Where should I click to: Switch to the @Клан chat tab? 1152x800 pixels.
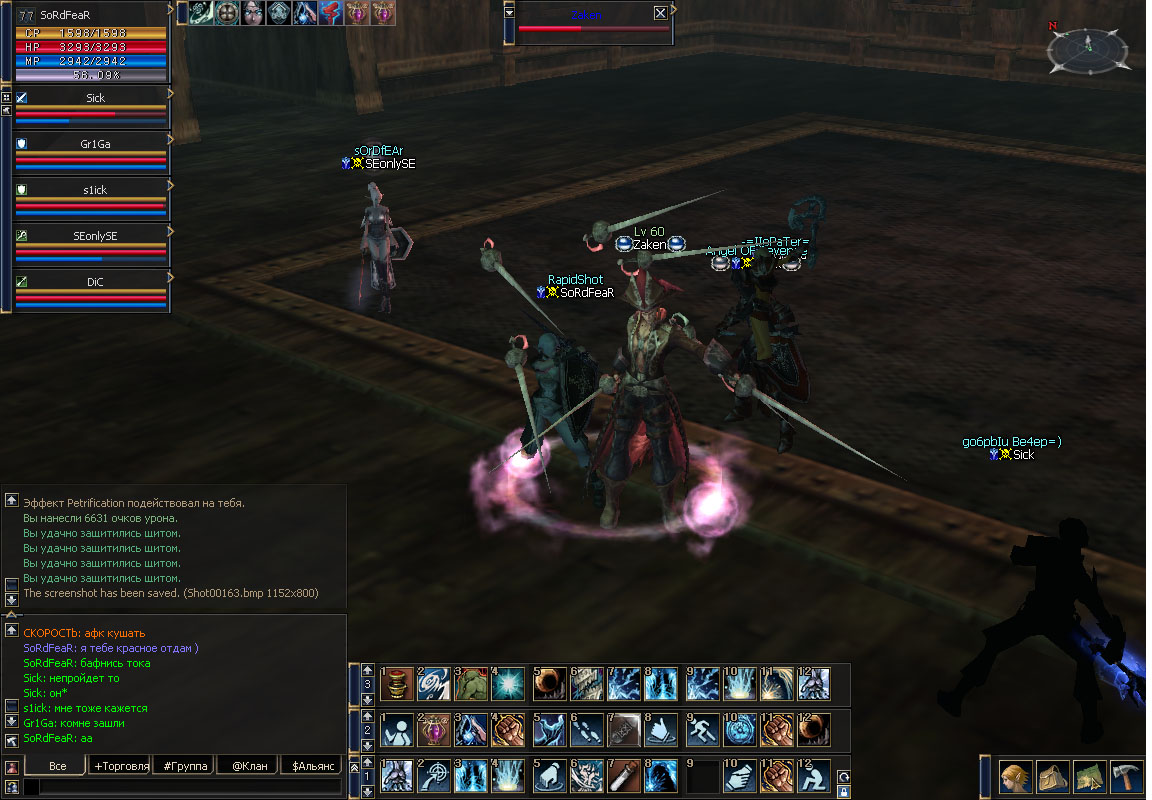coord(246,766)
